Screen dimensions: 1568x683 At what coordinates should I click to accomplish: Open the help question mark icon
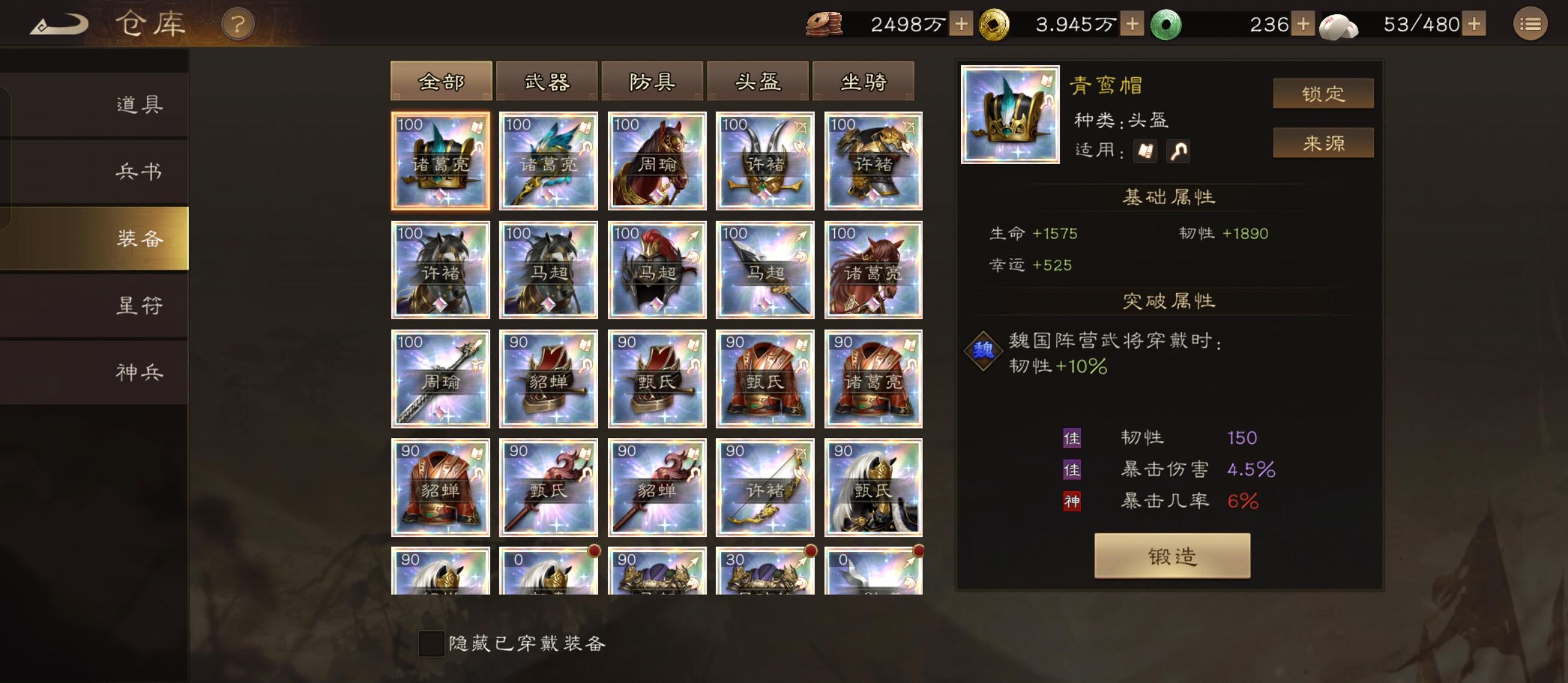coord(237,25)
